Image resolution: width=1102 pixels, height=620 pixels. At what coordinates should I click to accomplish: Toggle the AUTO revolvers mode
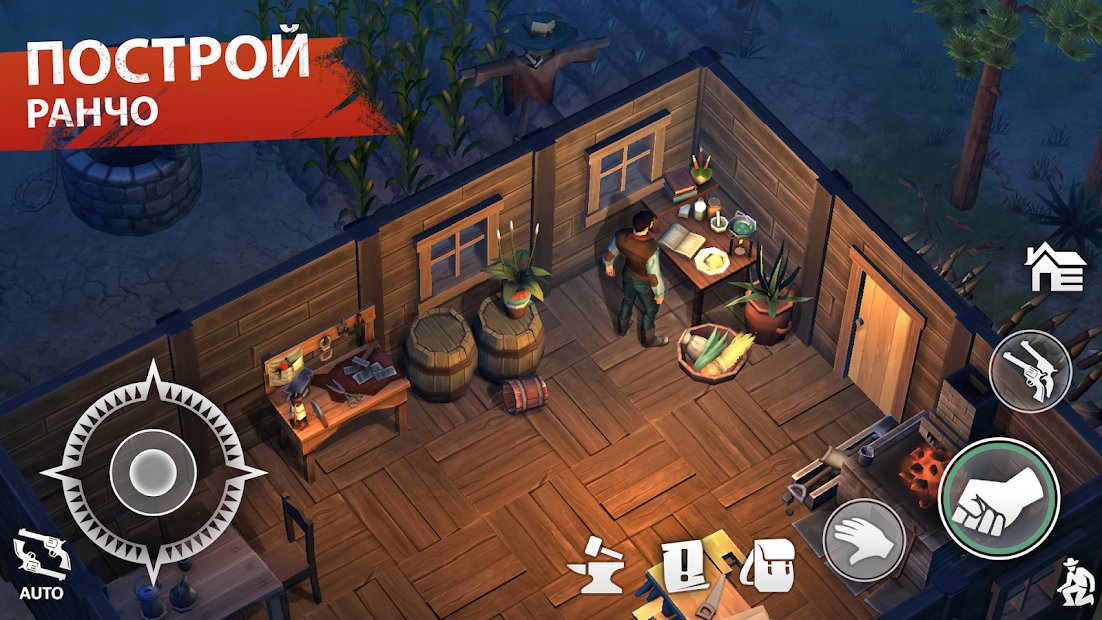pyautogui.click(x=41, y=565)
